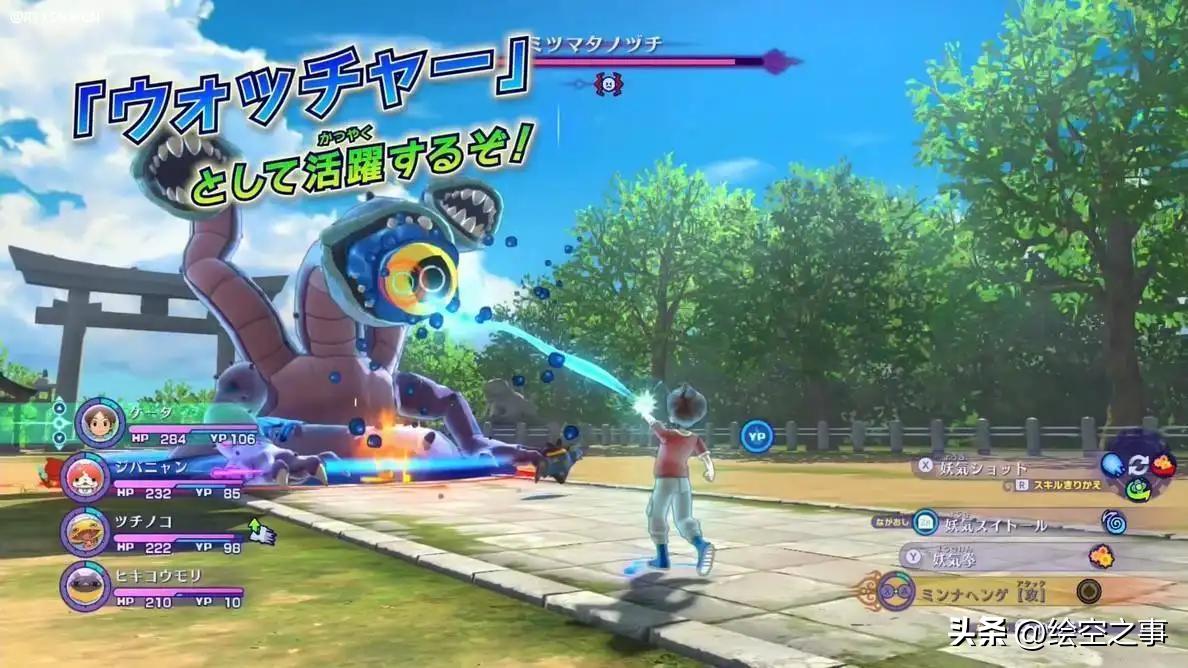Click the party-switch up arrow beside Keita
Screen dimensions: 1188x668
pos(59,407)
